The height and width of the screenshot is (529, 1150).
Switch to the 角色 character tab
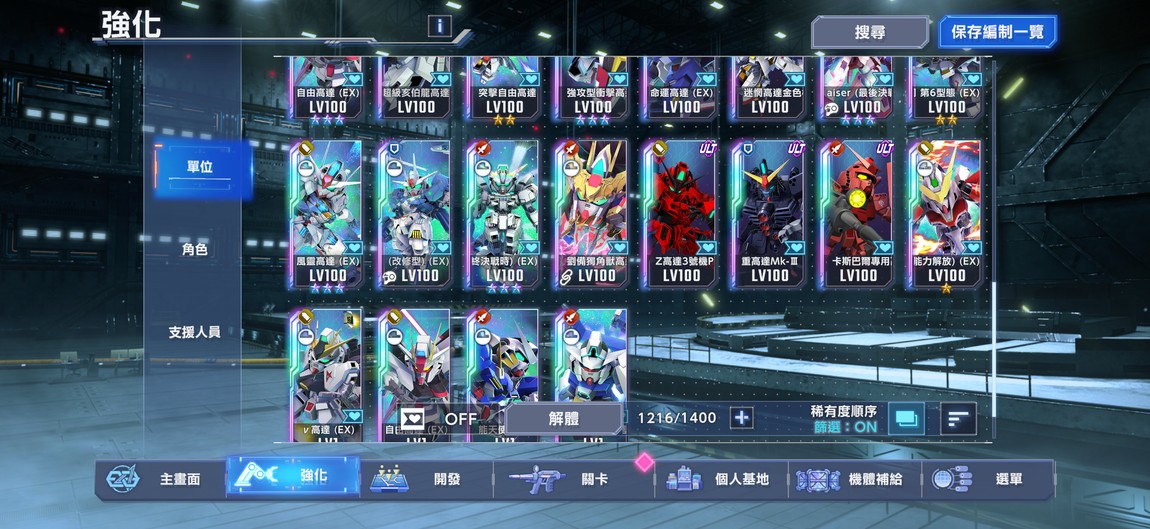click(195, 250)
